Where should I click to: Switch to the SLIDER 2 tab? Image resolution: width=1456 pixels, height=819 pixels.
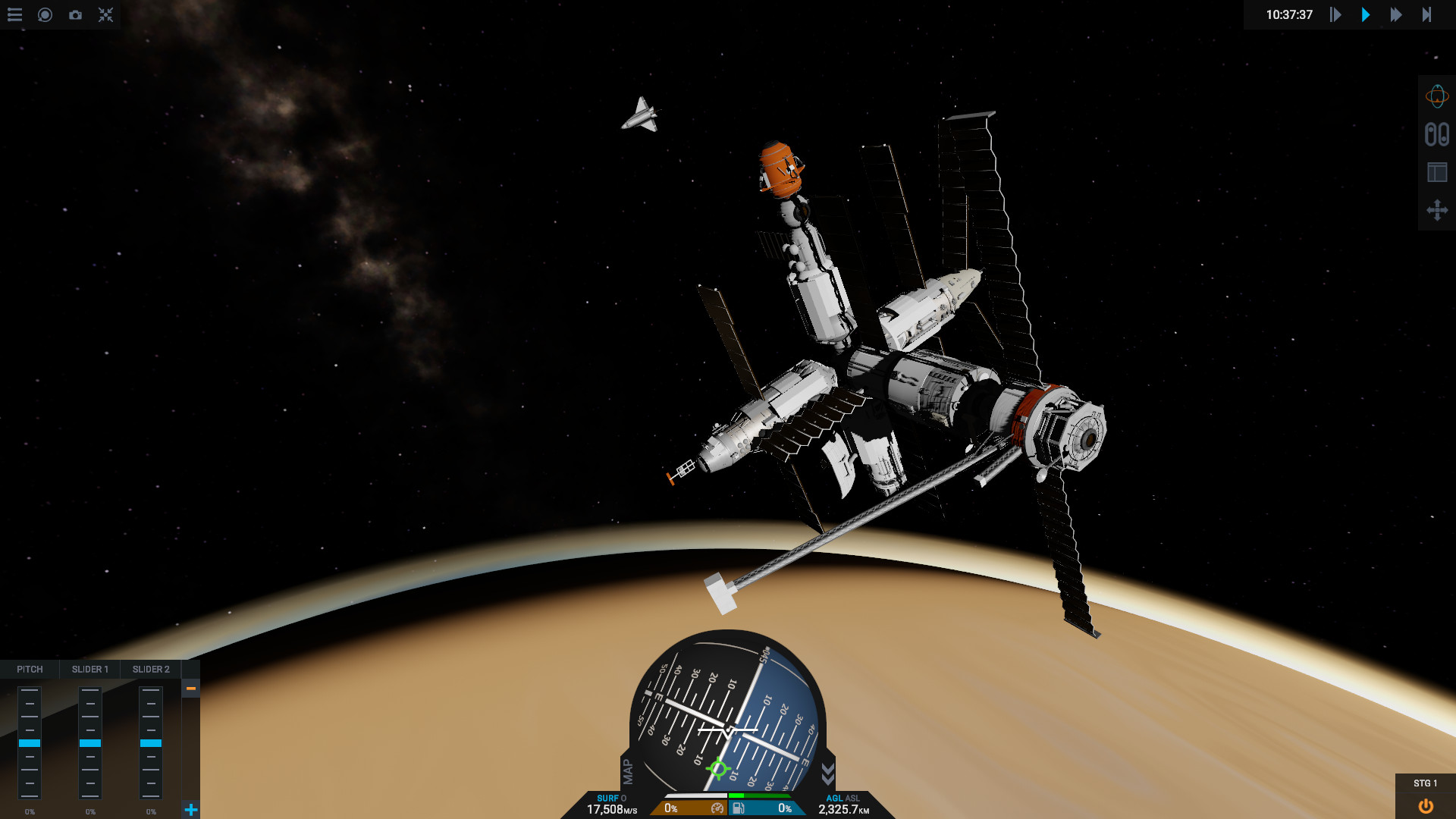click(x=150, y=669)
